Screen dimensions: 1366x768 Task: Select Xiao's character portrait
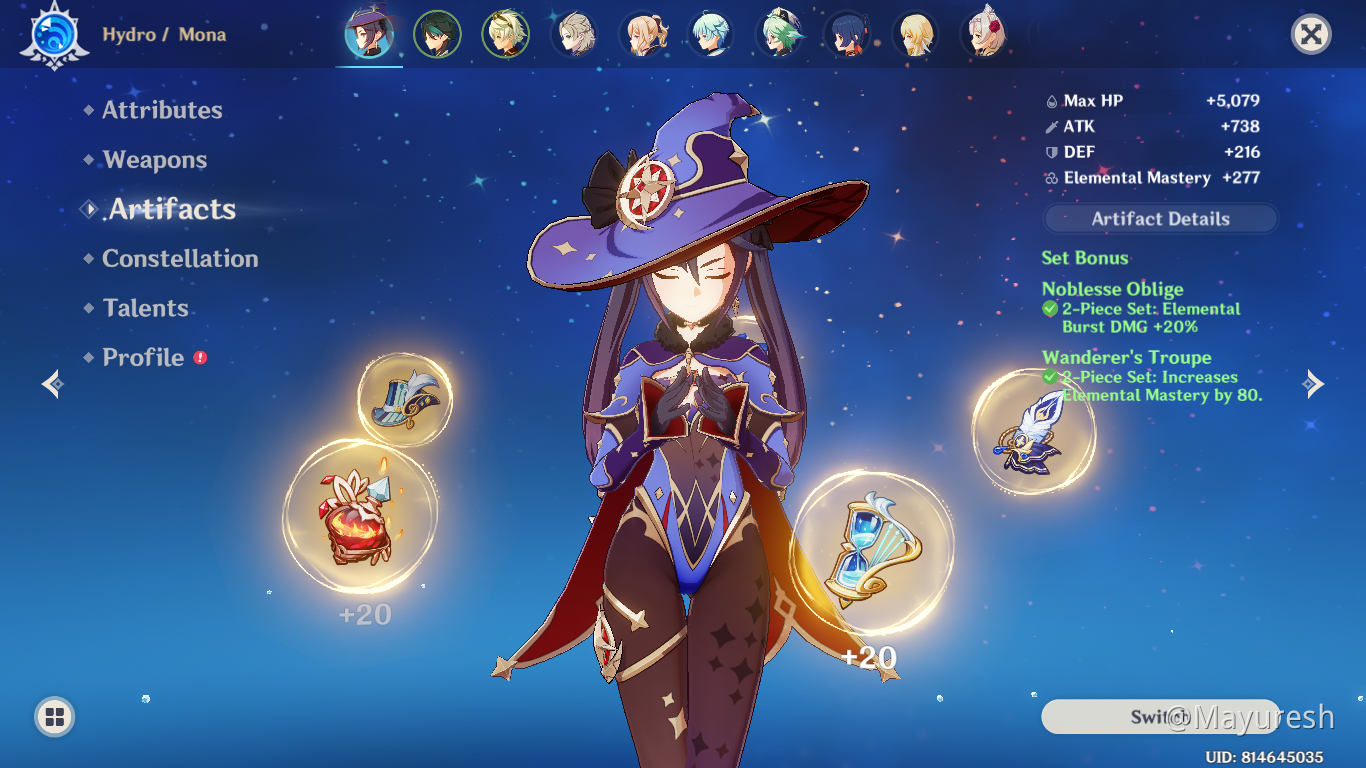pyautogui.click(x=437, y=33)
